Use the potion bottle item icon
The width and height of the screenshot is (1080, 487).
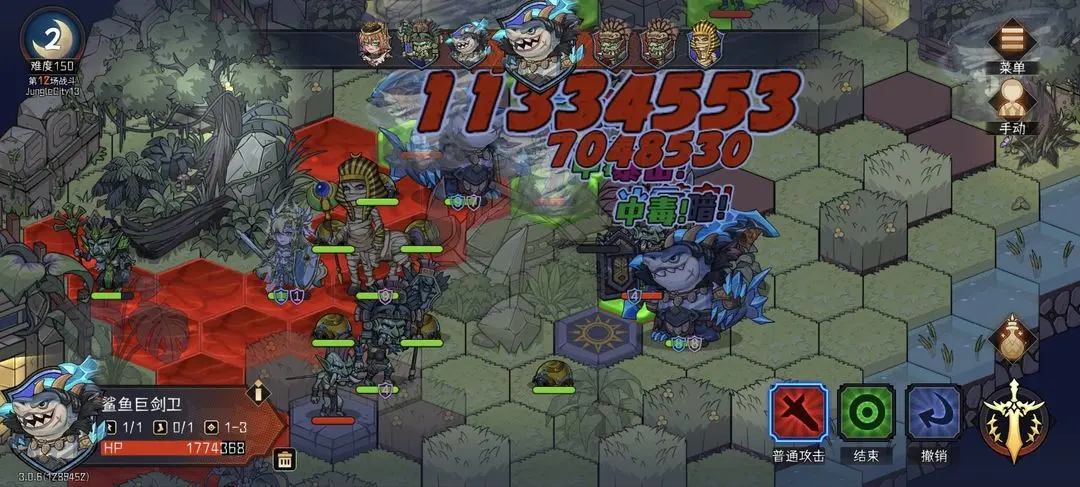pyautogui.click(x=1013, y=338)
